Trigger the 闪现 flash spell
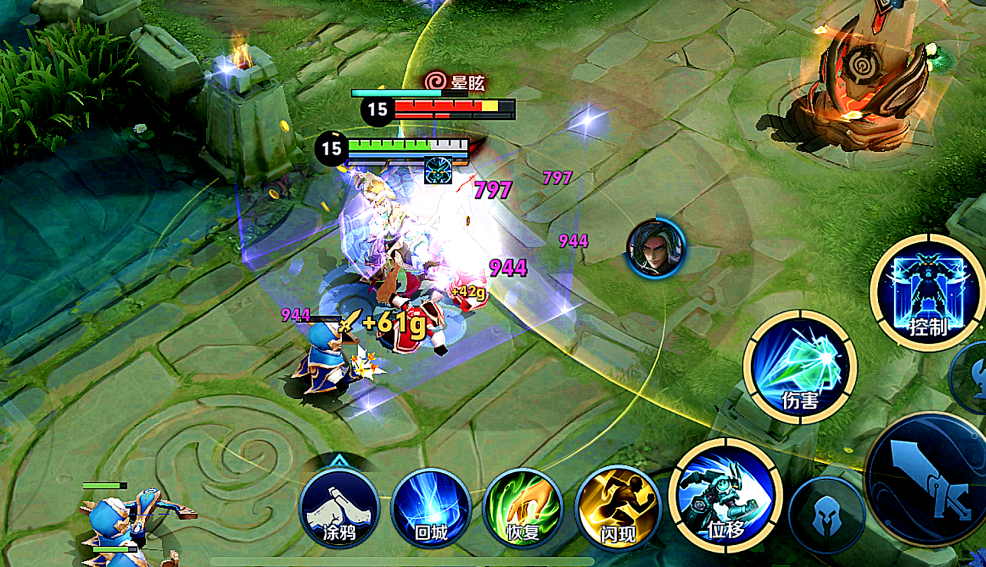 pos(617,507)
